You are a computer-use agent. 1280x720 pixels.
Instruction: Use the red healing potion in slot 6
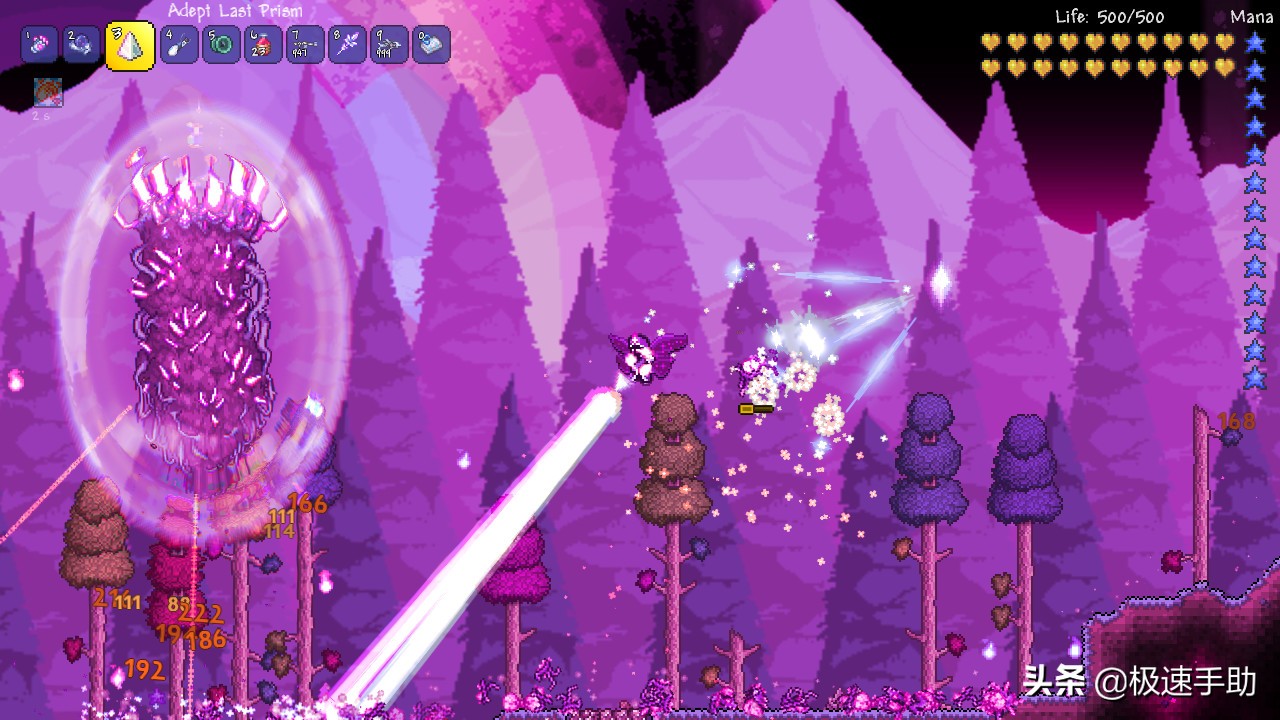(x=263, y=45)
